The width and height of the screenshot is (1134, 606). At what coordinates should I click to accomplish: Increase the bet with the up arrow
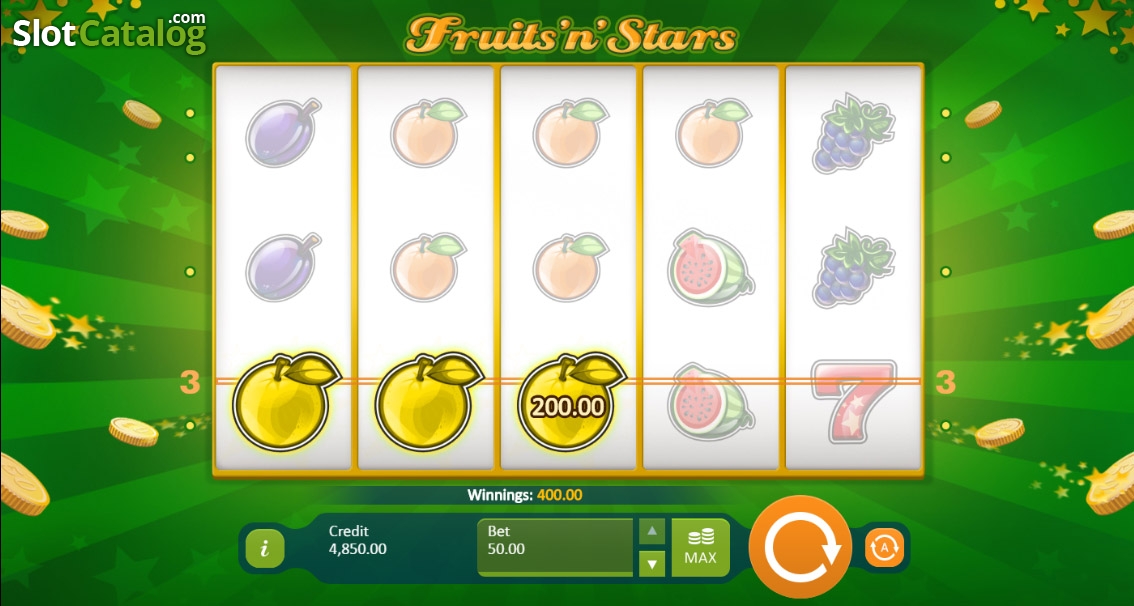coord(652,531)
